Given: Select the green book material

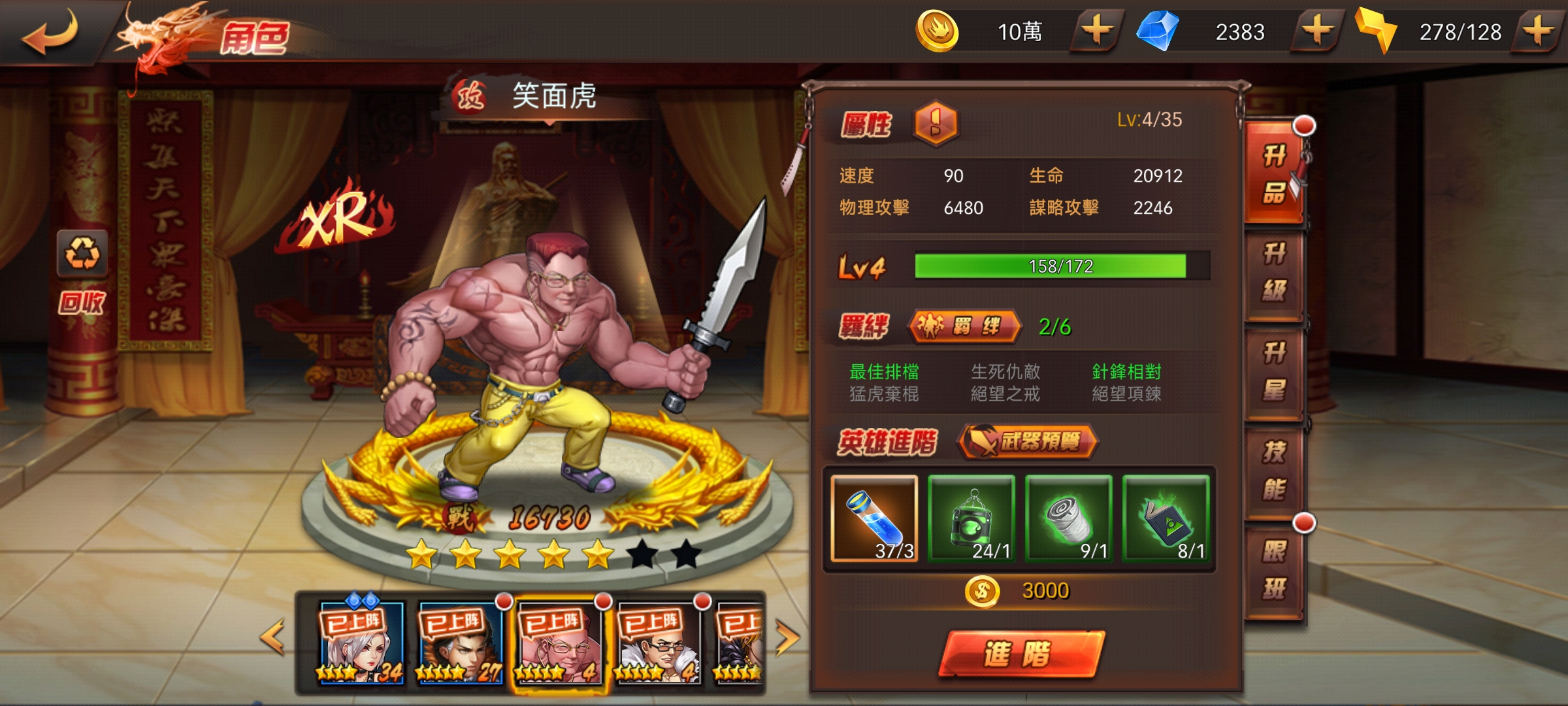Looking at the screenshot, I should (1166, 518).
